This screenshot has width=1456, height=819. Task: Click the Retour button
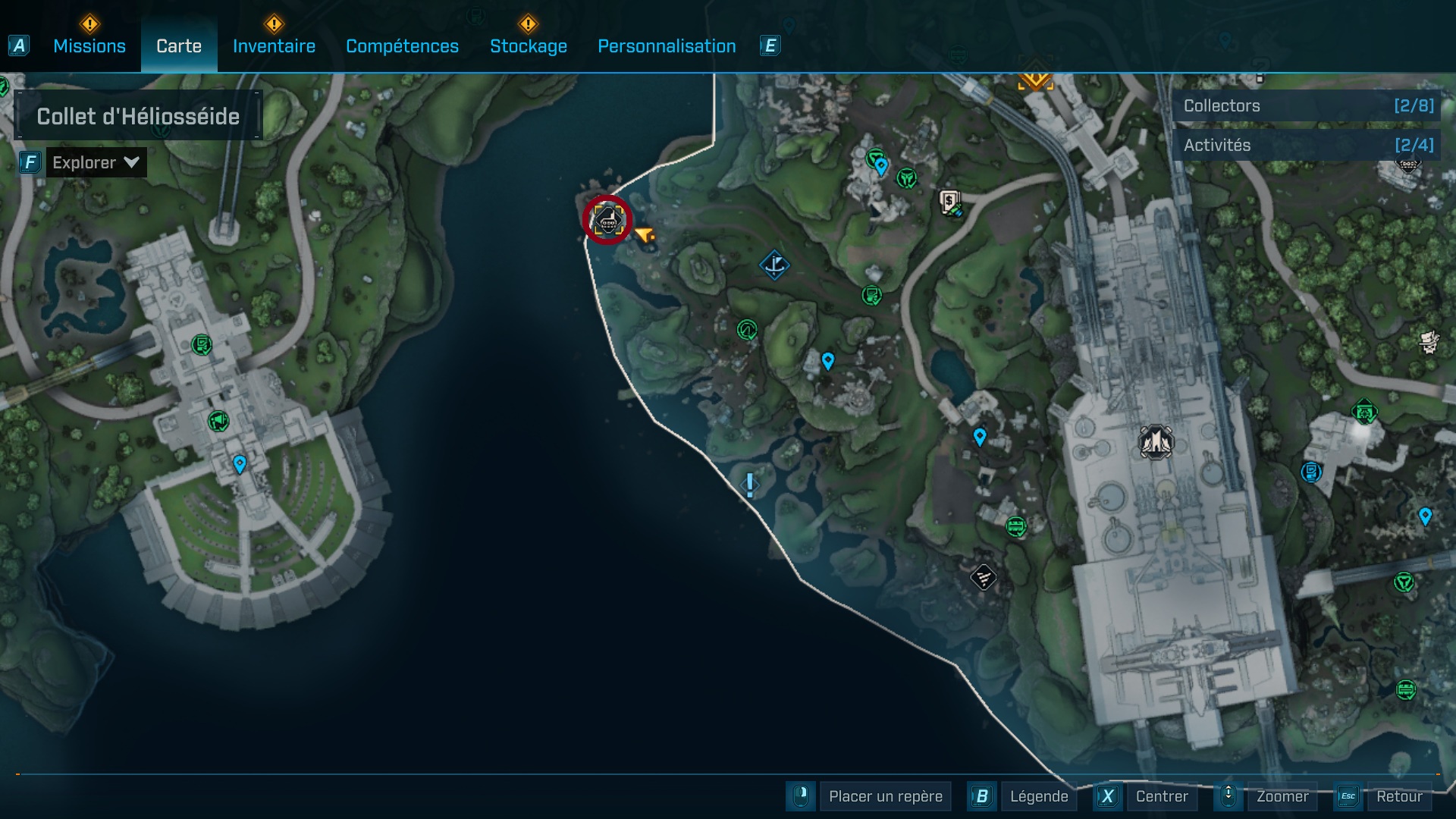coord(1398,796)
